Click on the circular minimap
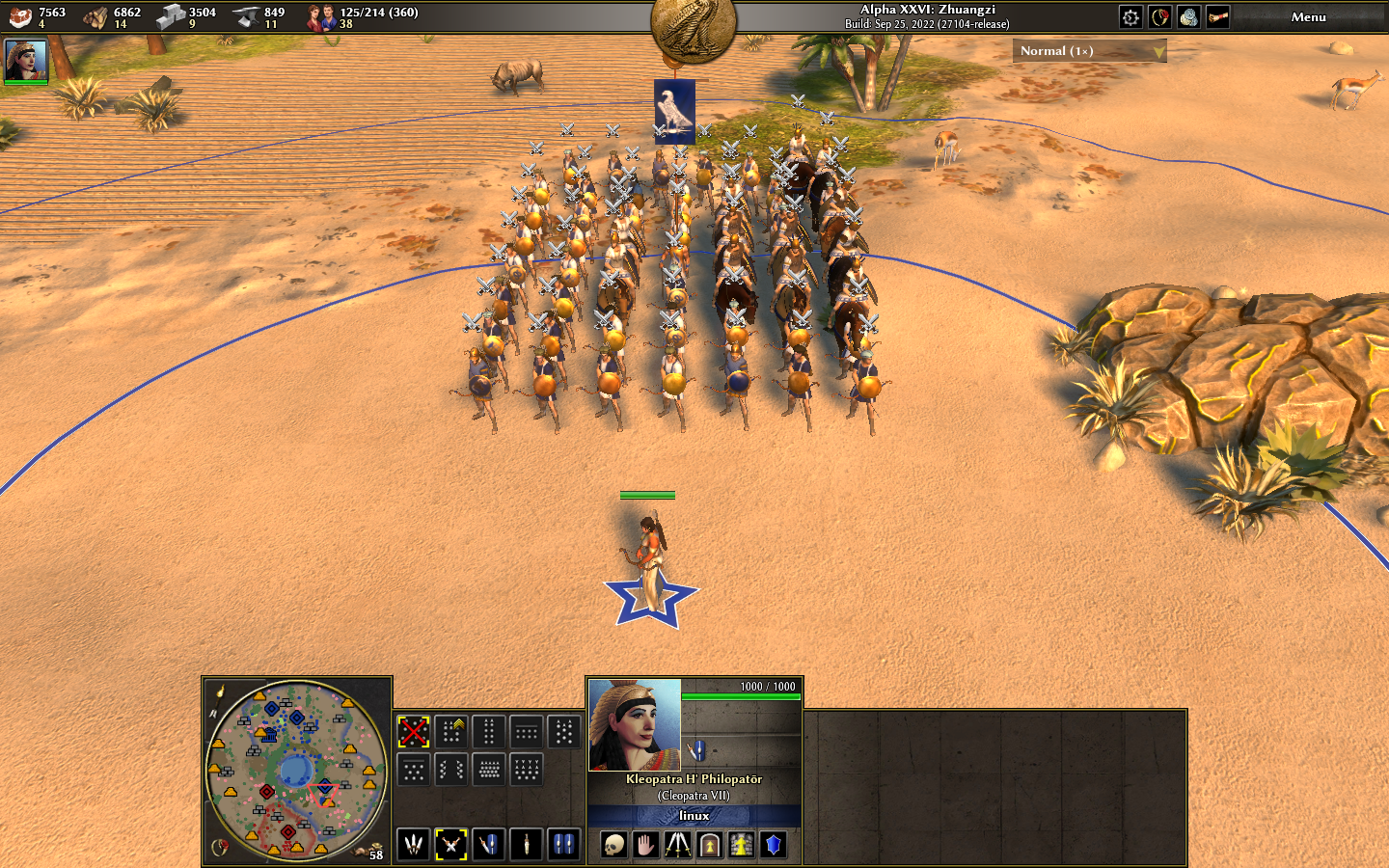This screenshot has width=1389, height=868. click(295, 770)
